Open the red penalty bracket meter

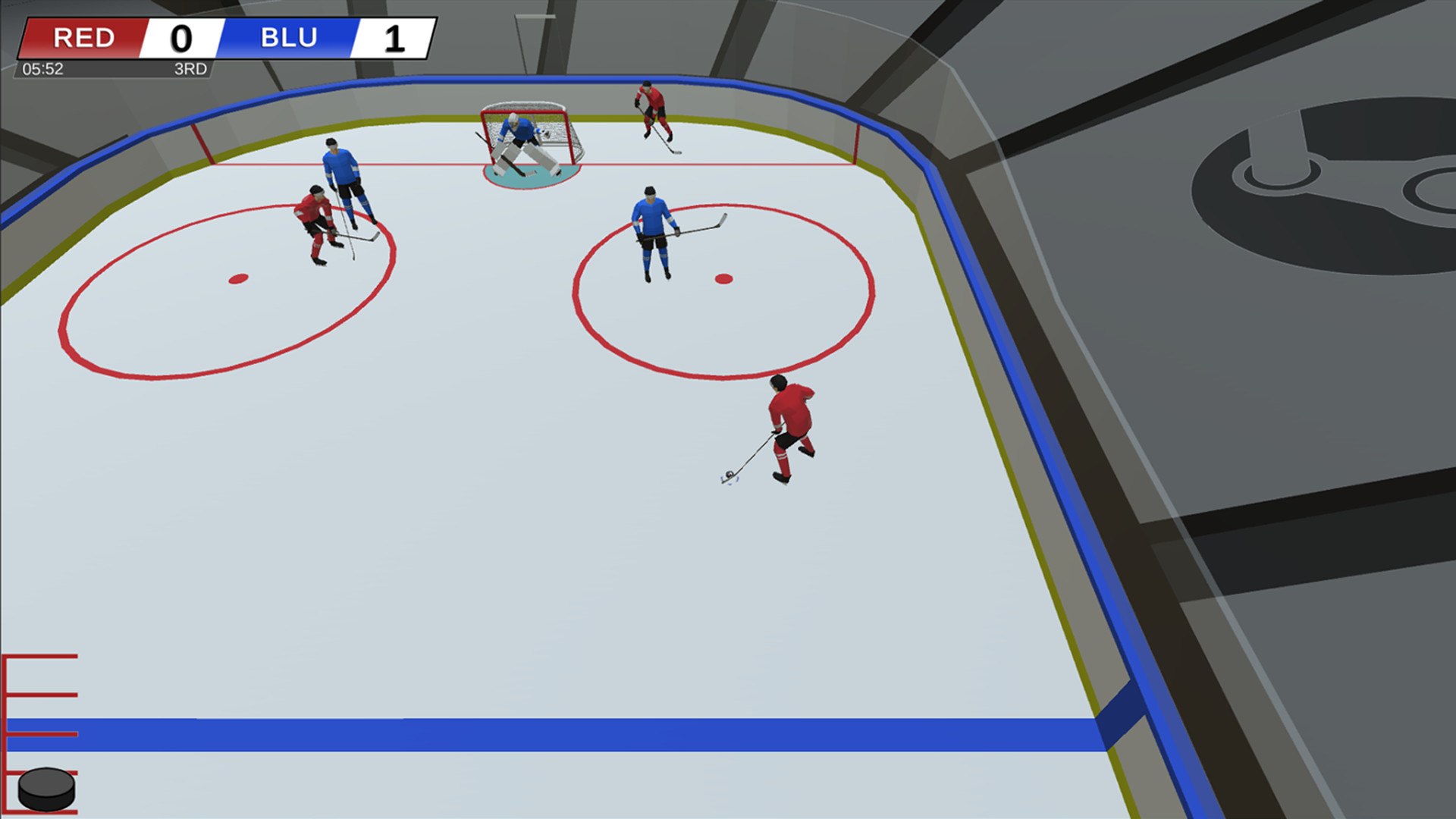pyautogui.click(x=38, y=705)
